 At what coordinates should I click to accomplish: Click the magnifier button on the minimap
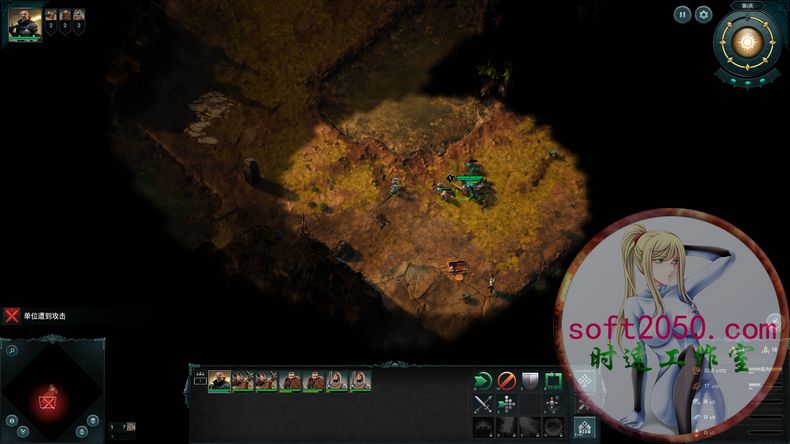click(x=10, y=352)
